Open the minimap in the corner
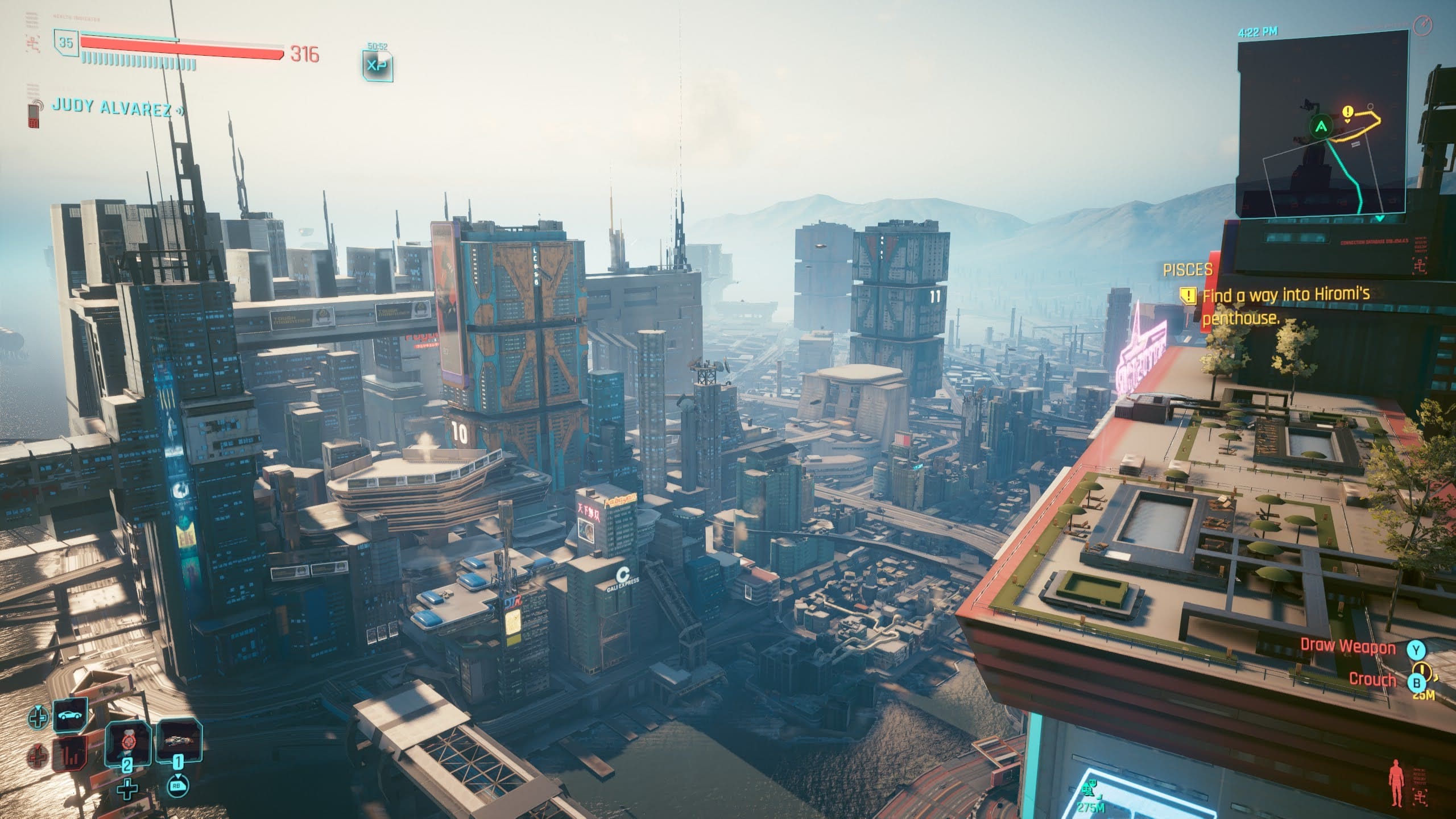Viewport: 1456px width, 819px height. coord(1323,122)
